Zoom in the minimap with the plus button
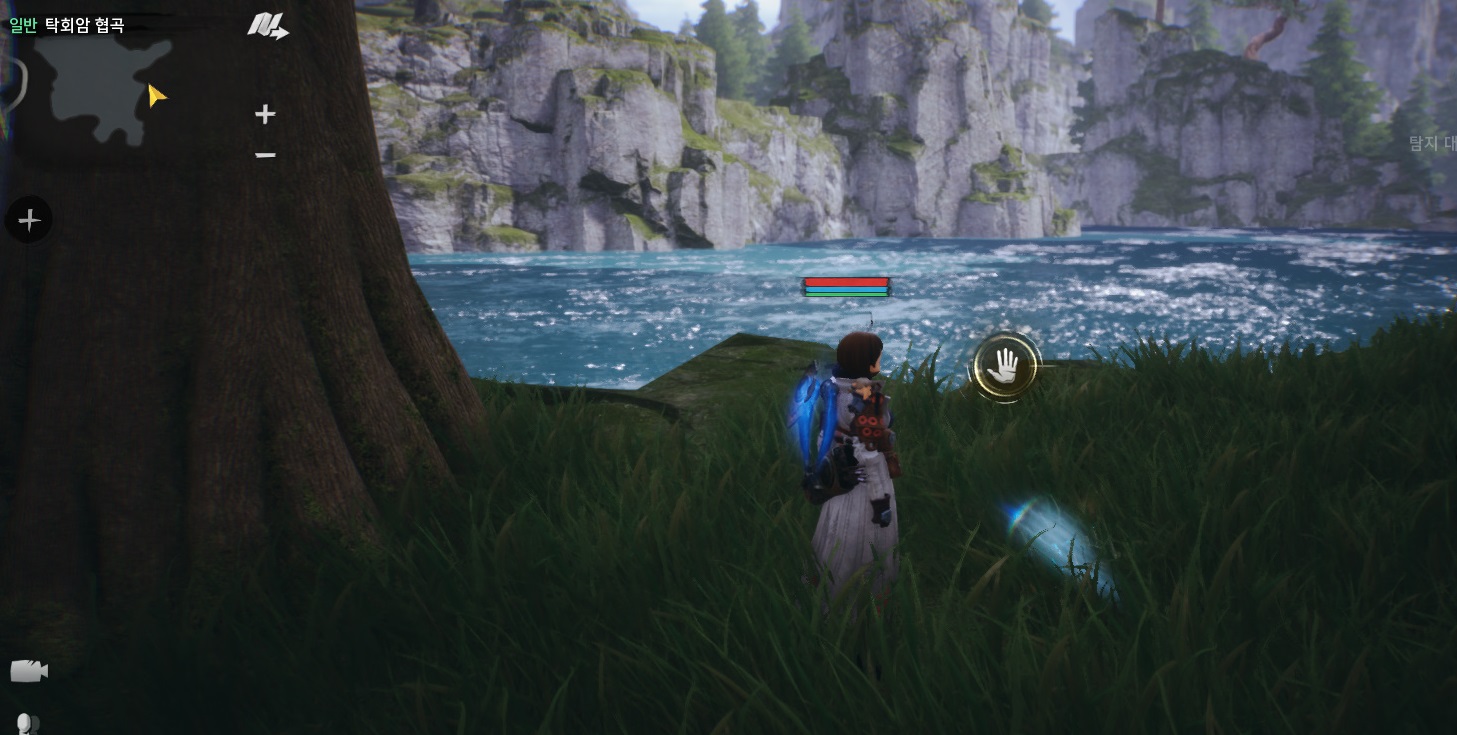 (265, 114)
